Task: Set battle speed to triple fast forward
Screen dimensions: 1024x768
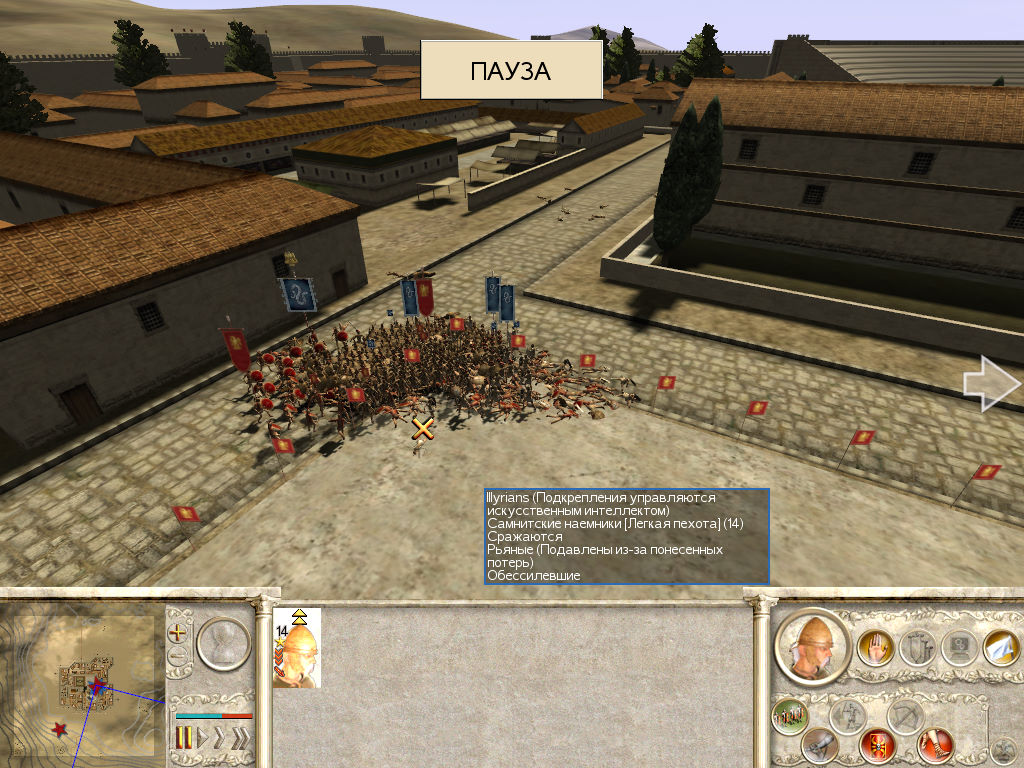Action: point(241,738)
